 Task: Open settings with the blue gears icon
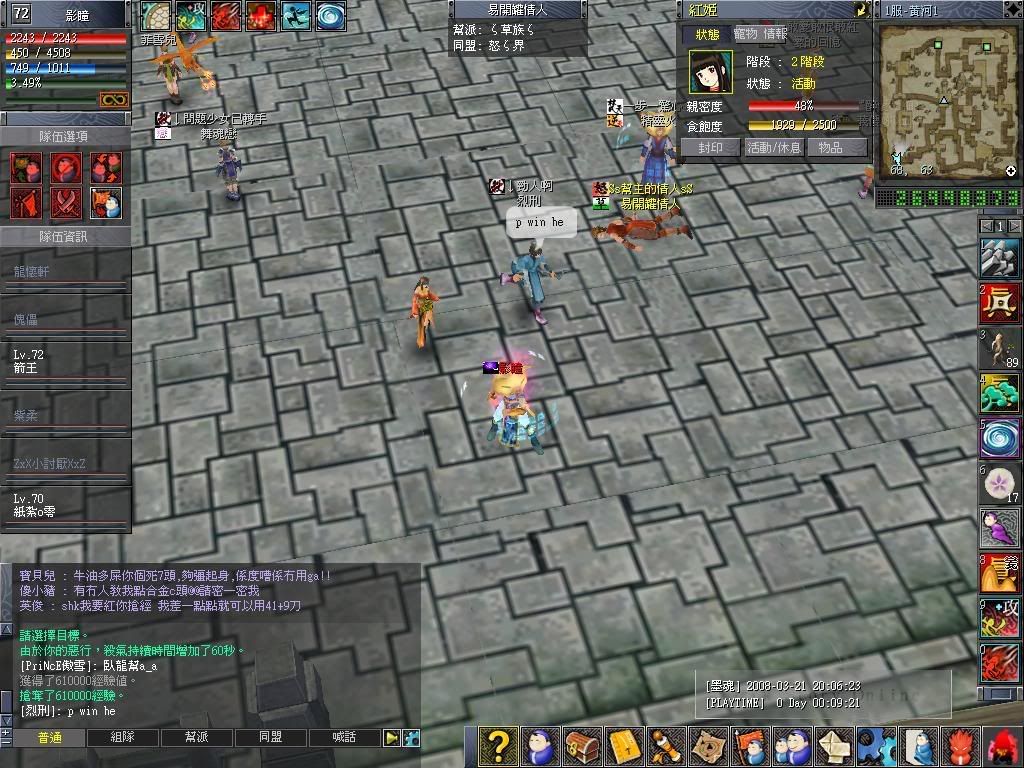[874, 747]
